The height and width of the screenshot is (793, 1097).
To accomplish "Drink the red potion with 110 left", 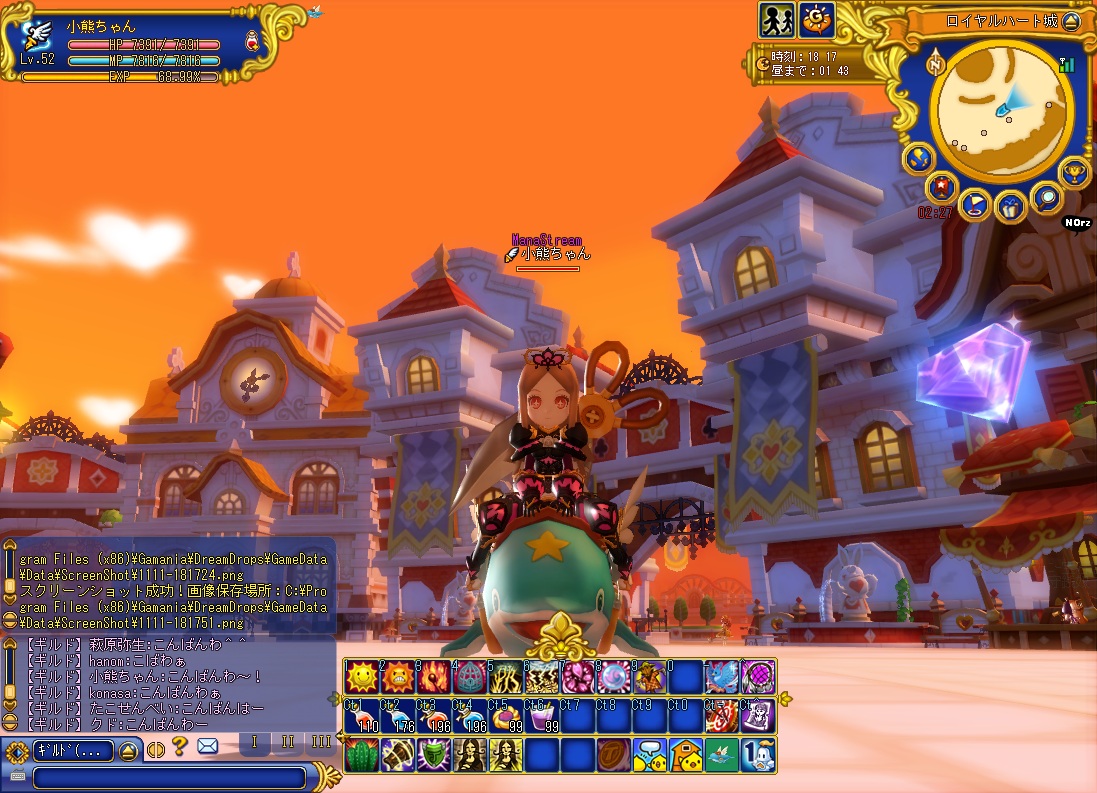I will [x=360, y=716].
